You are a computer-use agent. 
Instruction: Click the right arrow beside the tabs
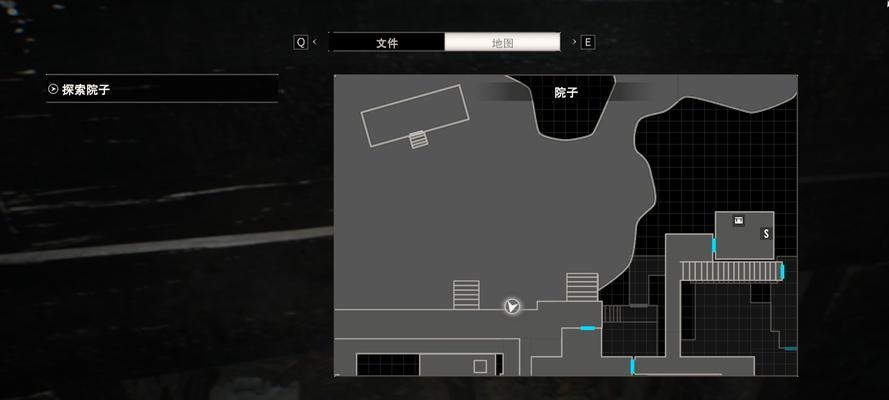click(x=574, y=42)
